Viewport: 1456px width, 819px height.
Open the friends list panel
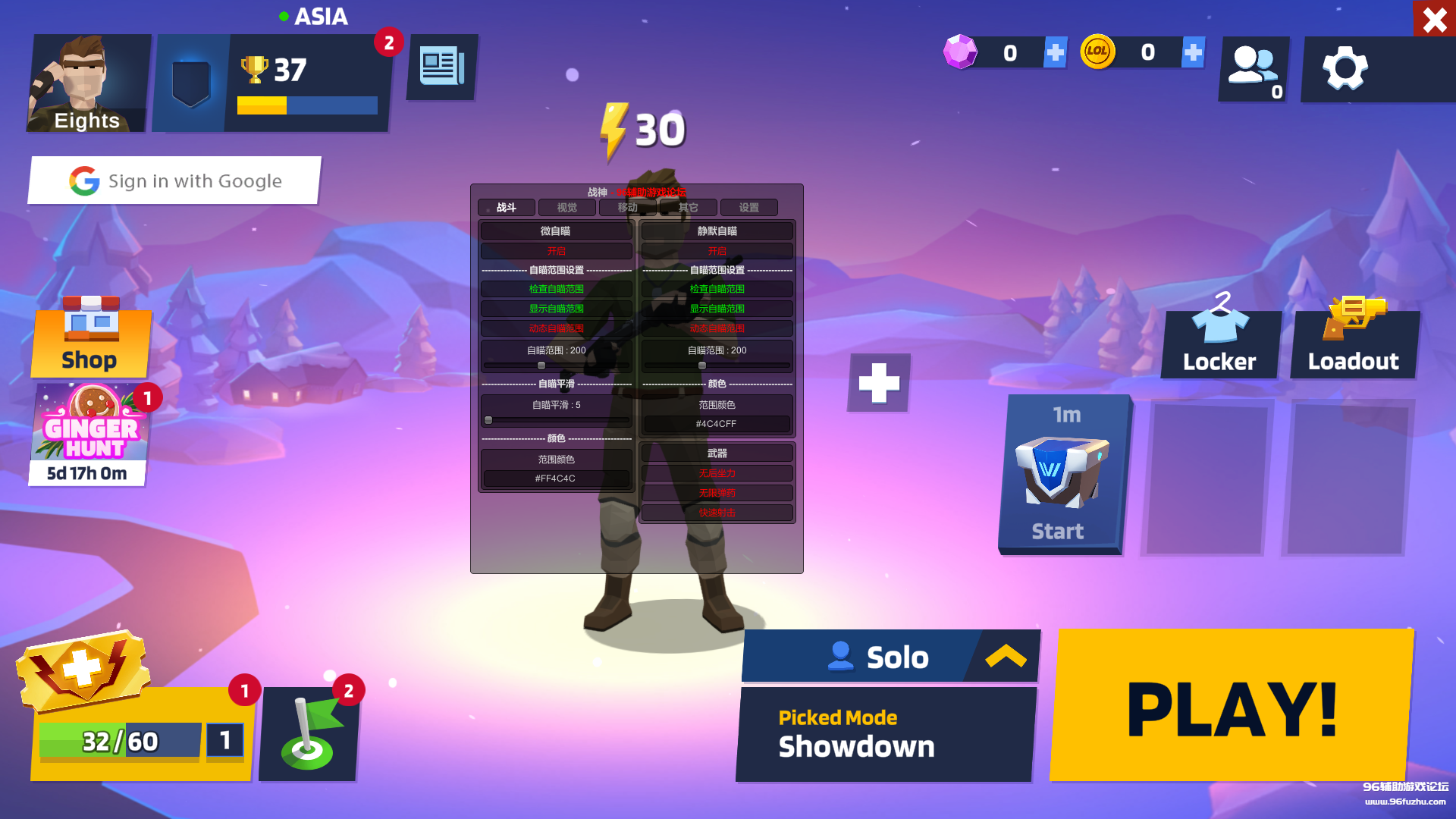tap(1253, 68)
